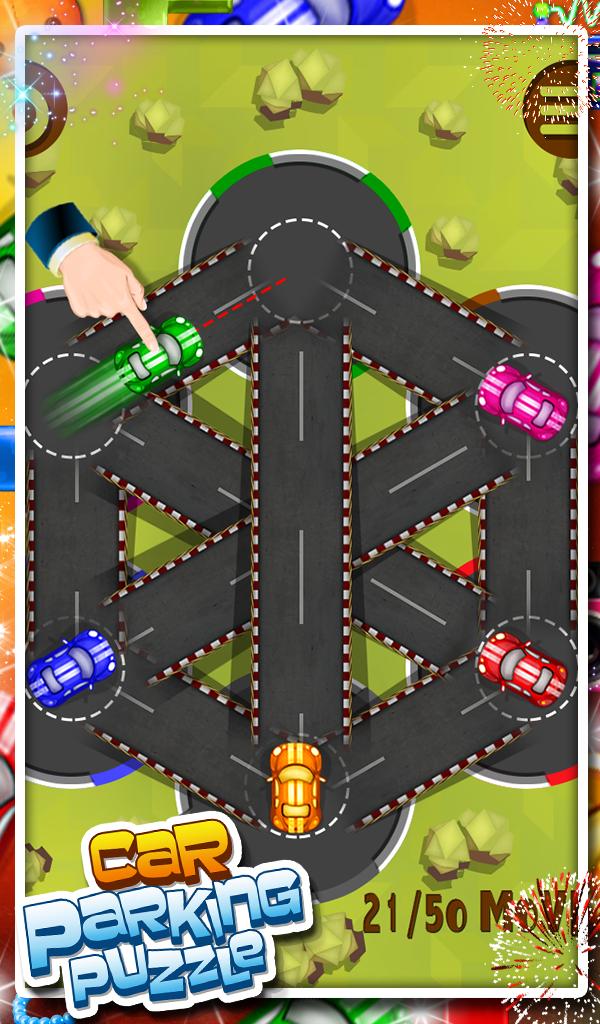The height and width of the screenshot is (1024, 600).
Task: Click the empty dashed parking circle at top
Action: point(300,268)
